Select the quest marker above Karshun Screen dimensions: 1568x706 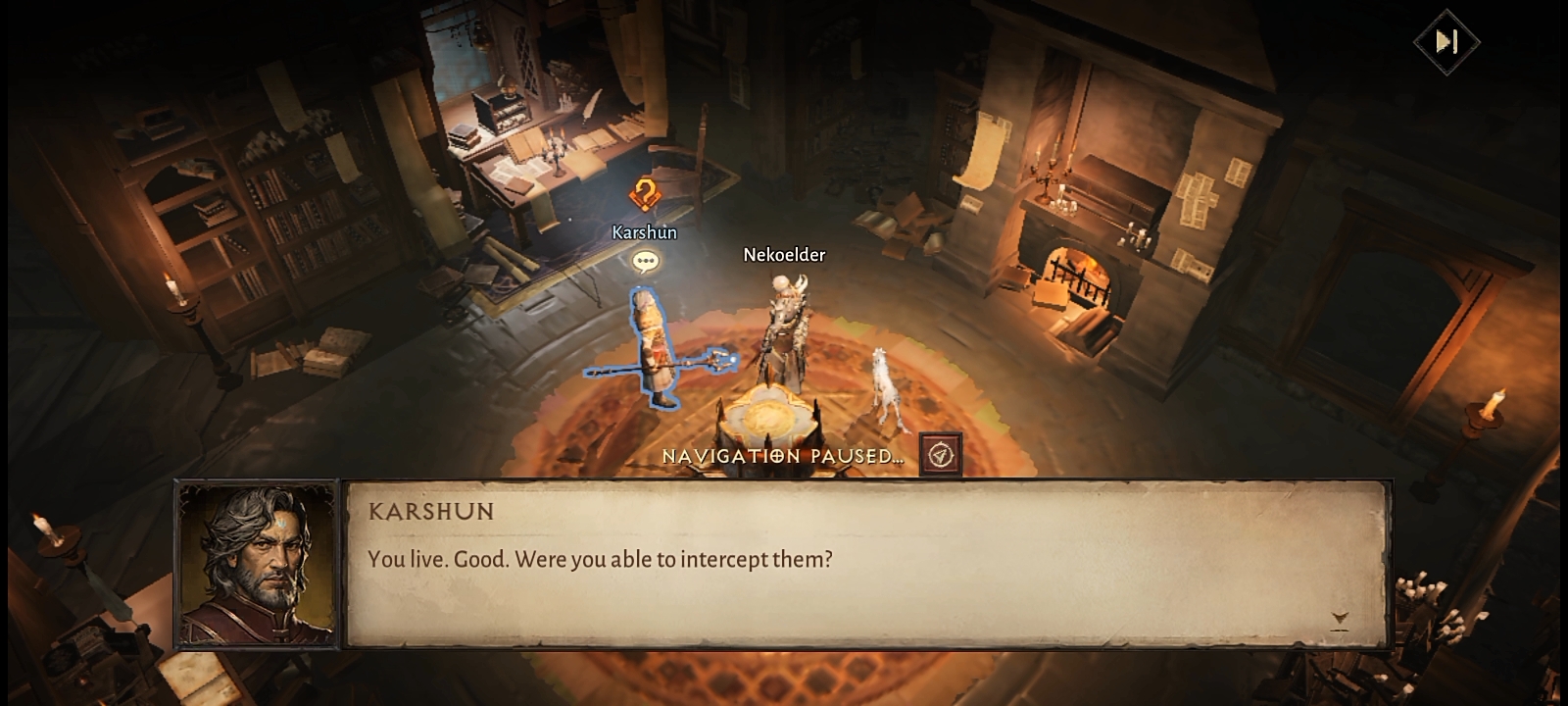[x=644, y=194]
